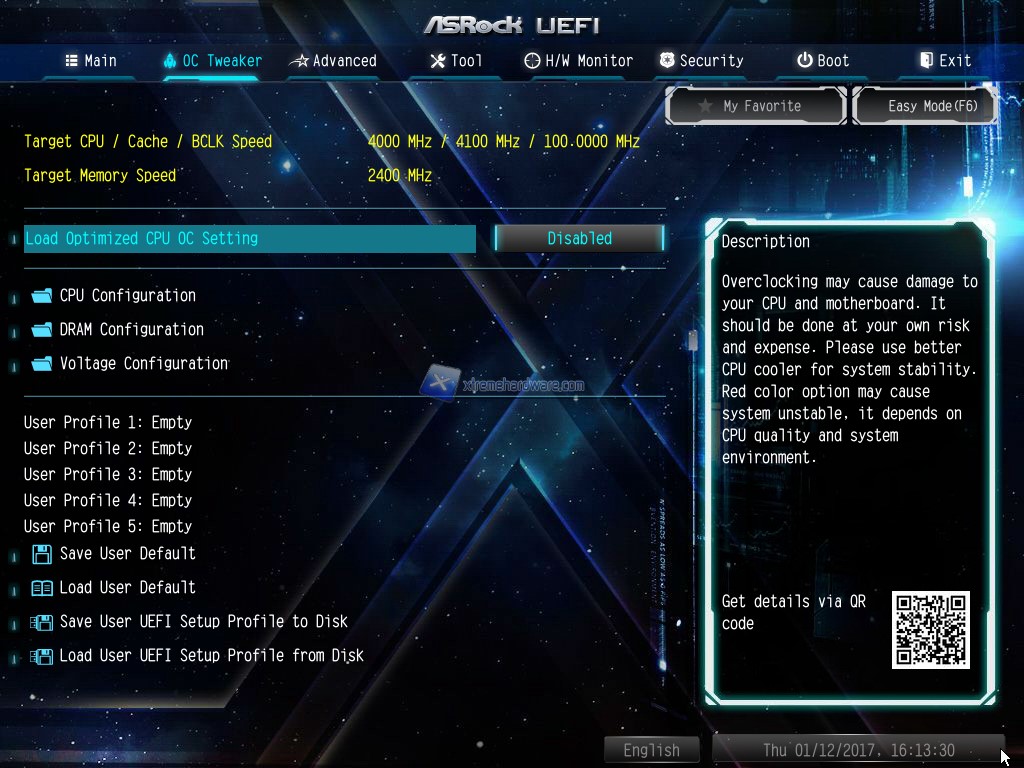This screenshot has width=1024, height=768.
Task: Open the Load Optimized CPU OC Setting dropdown
Action: click(x=579, y=239)
